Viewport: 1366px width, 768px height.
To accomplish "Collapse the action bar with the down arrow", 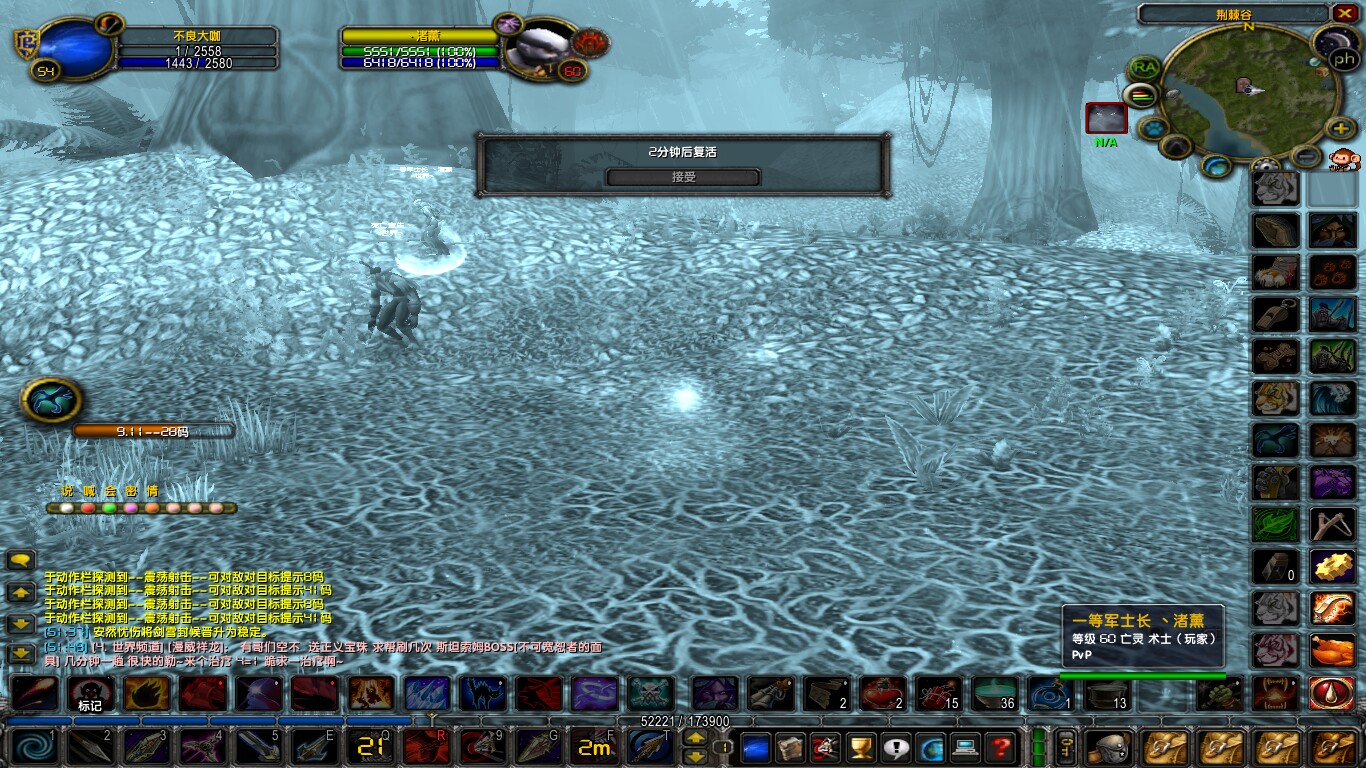I will (x=695, y=757).
